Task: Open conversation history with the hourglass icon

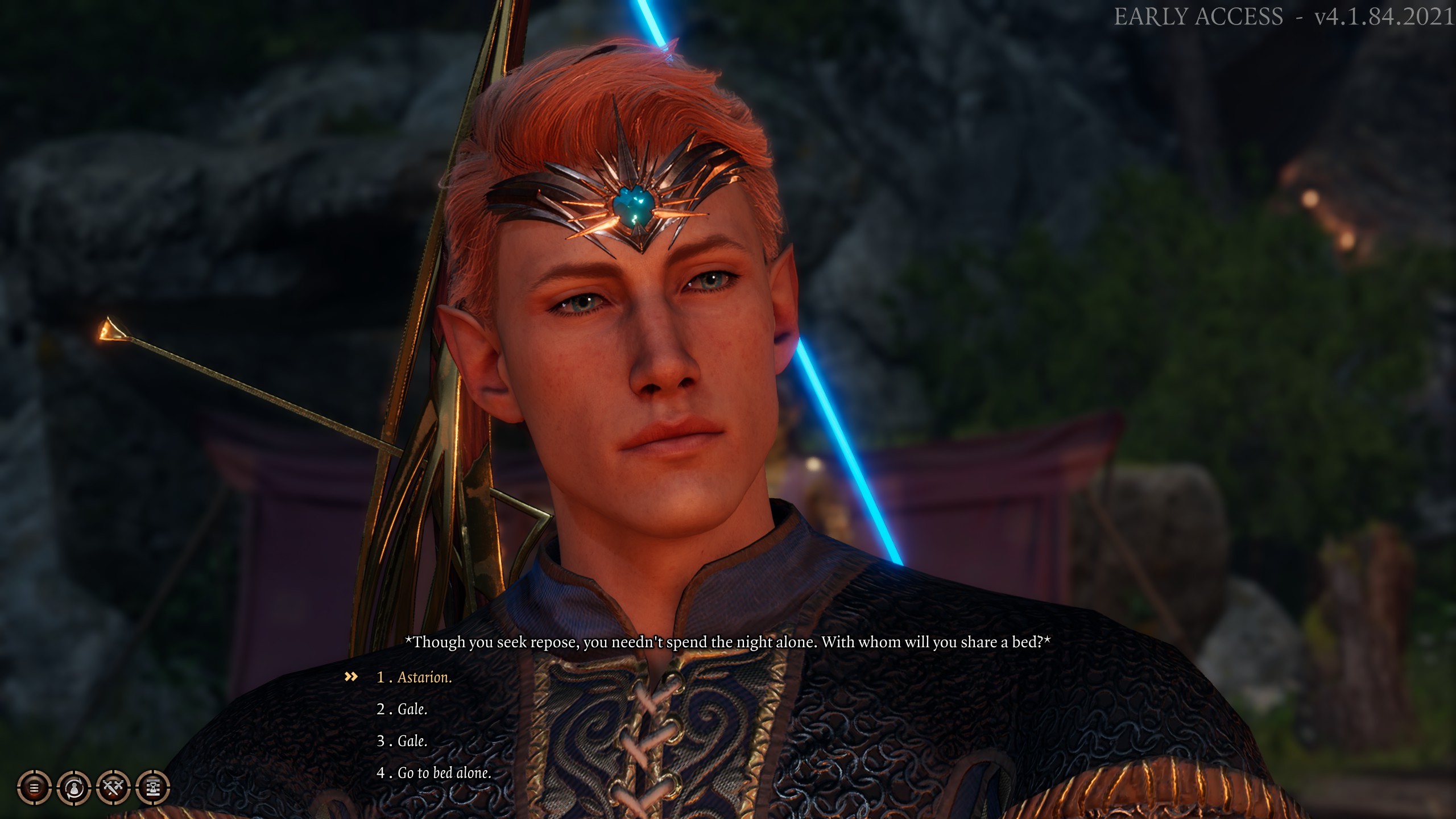Action: [152, 788]
